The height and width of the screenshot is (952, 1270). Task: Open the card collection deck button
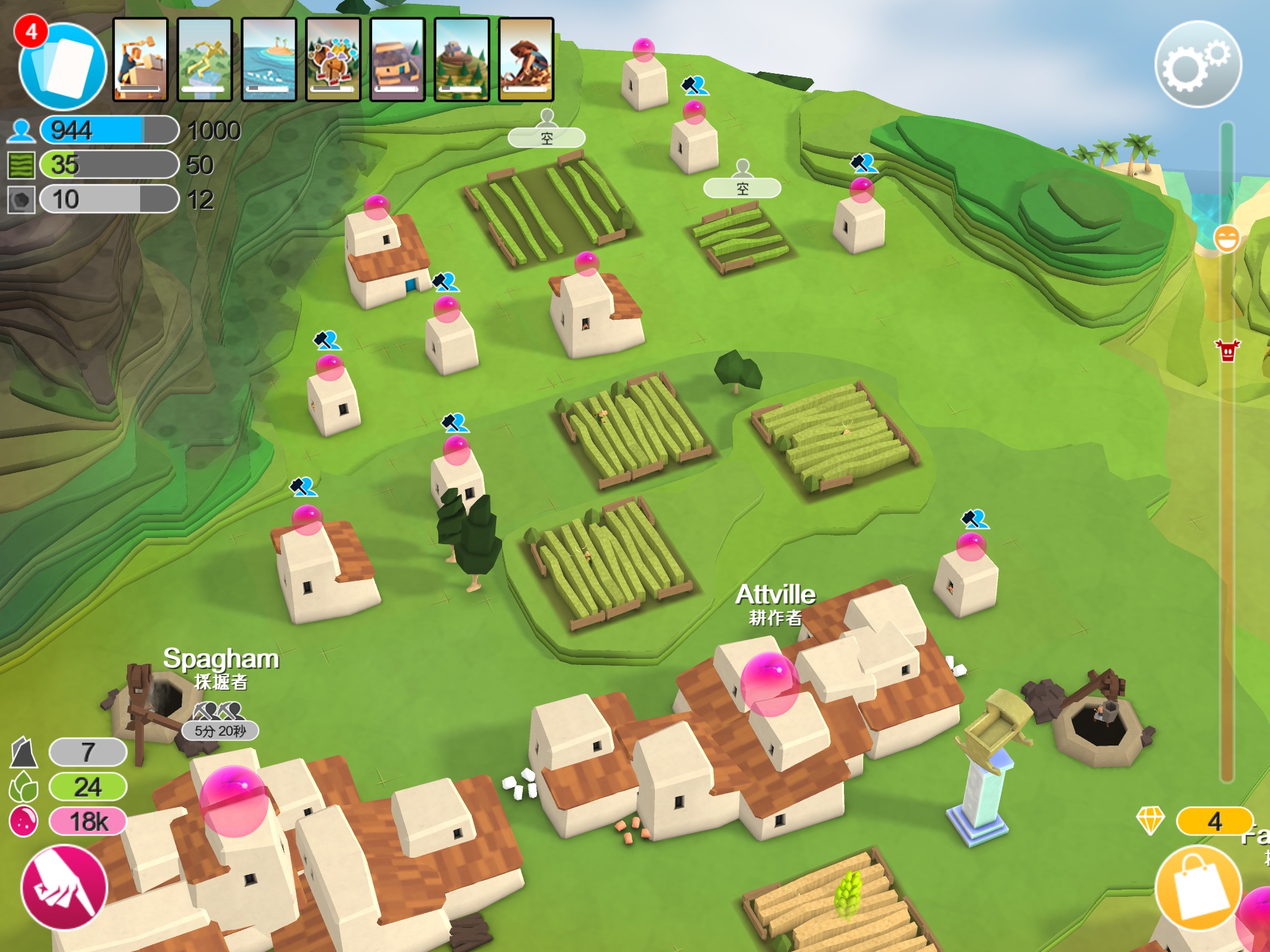pyautogui.click(x=62, y=65)
